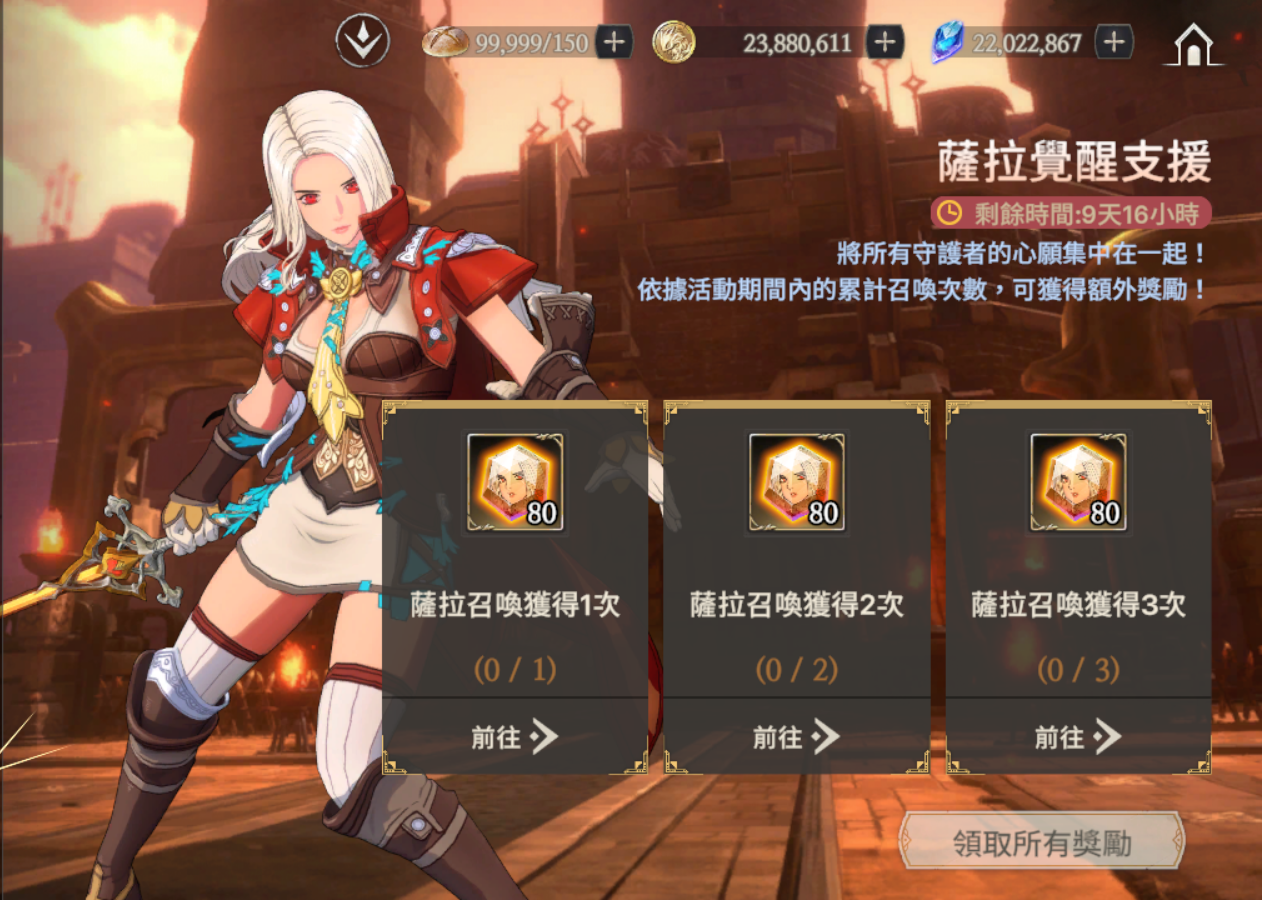Inspect the reward icon for 薩拉召喚獲得1次
The height and width of the screenshot is (900, 1262).
click(x=515, y=482)
